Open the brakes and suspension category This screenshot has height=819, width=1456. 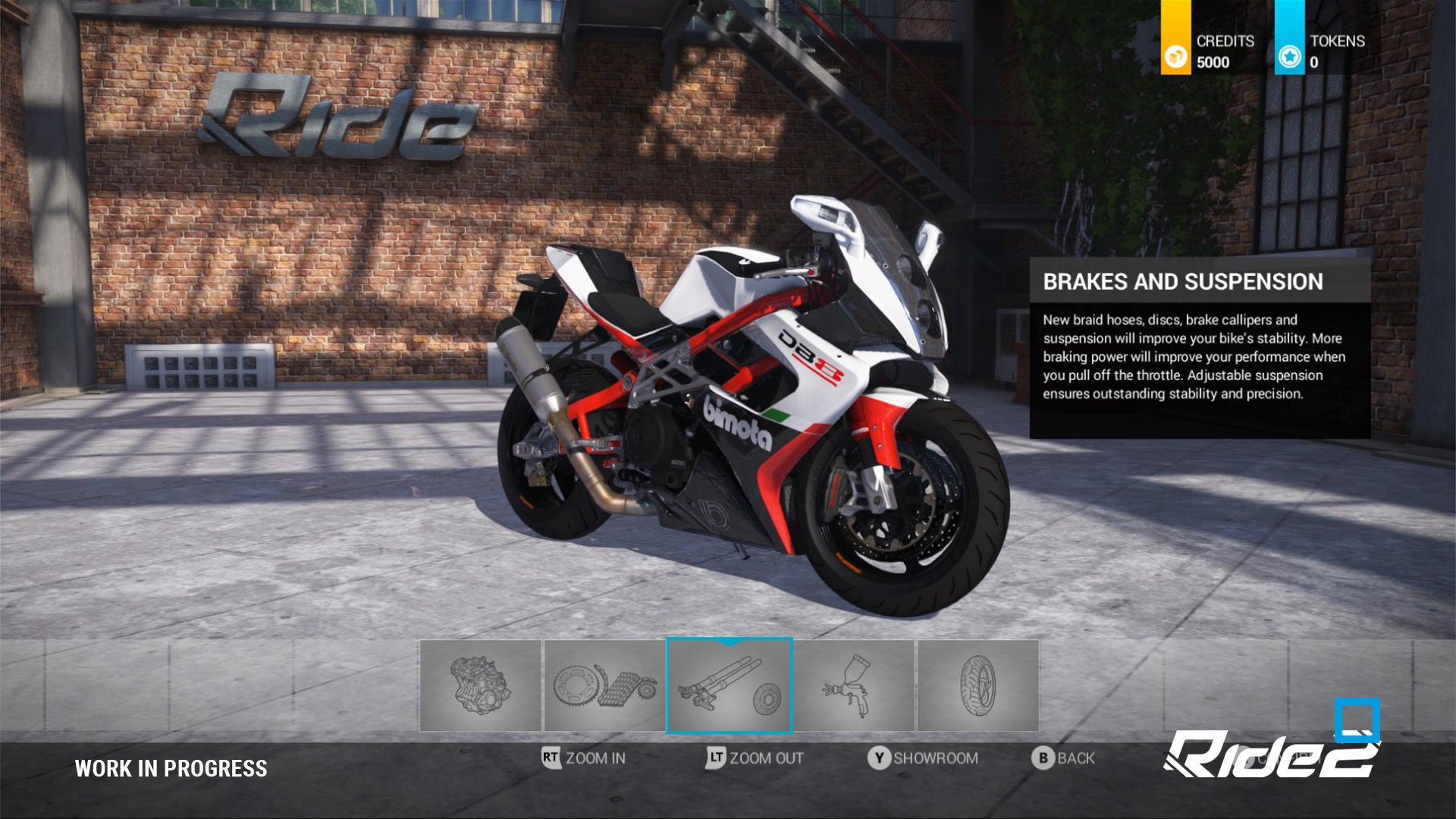coord(729,686)
